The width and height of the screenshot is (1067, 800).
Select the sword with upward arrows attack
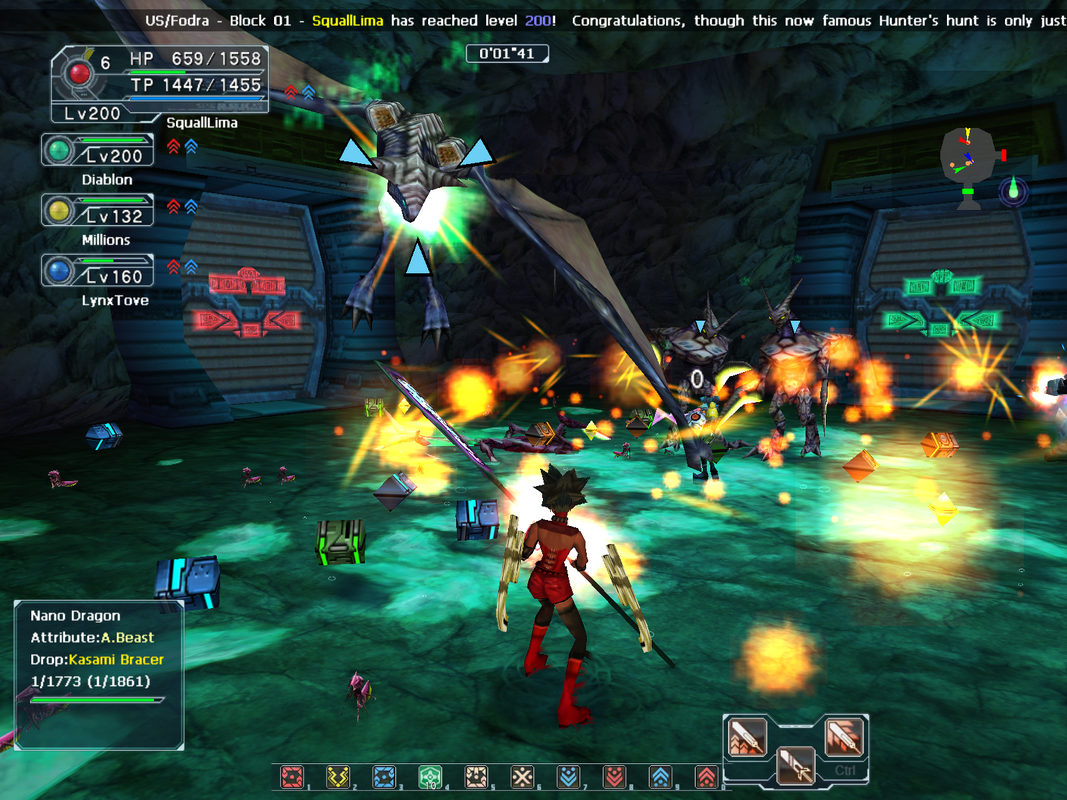coord(748,739)
